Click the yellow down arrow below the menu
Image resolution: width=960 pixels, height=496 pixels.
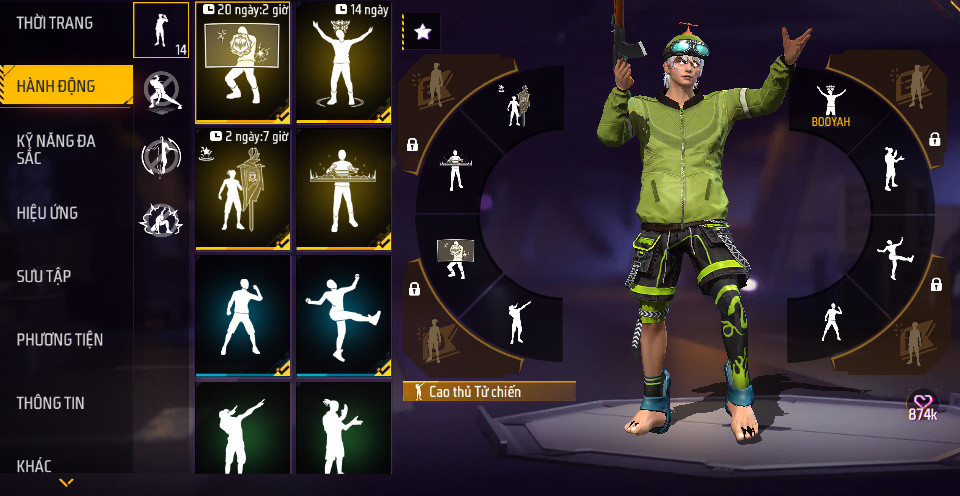click(66, 483)
